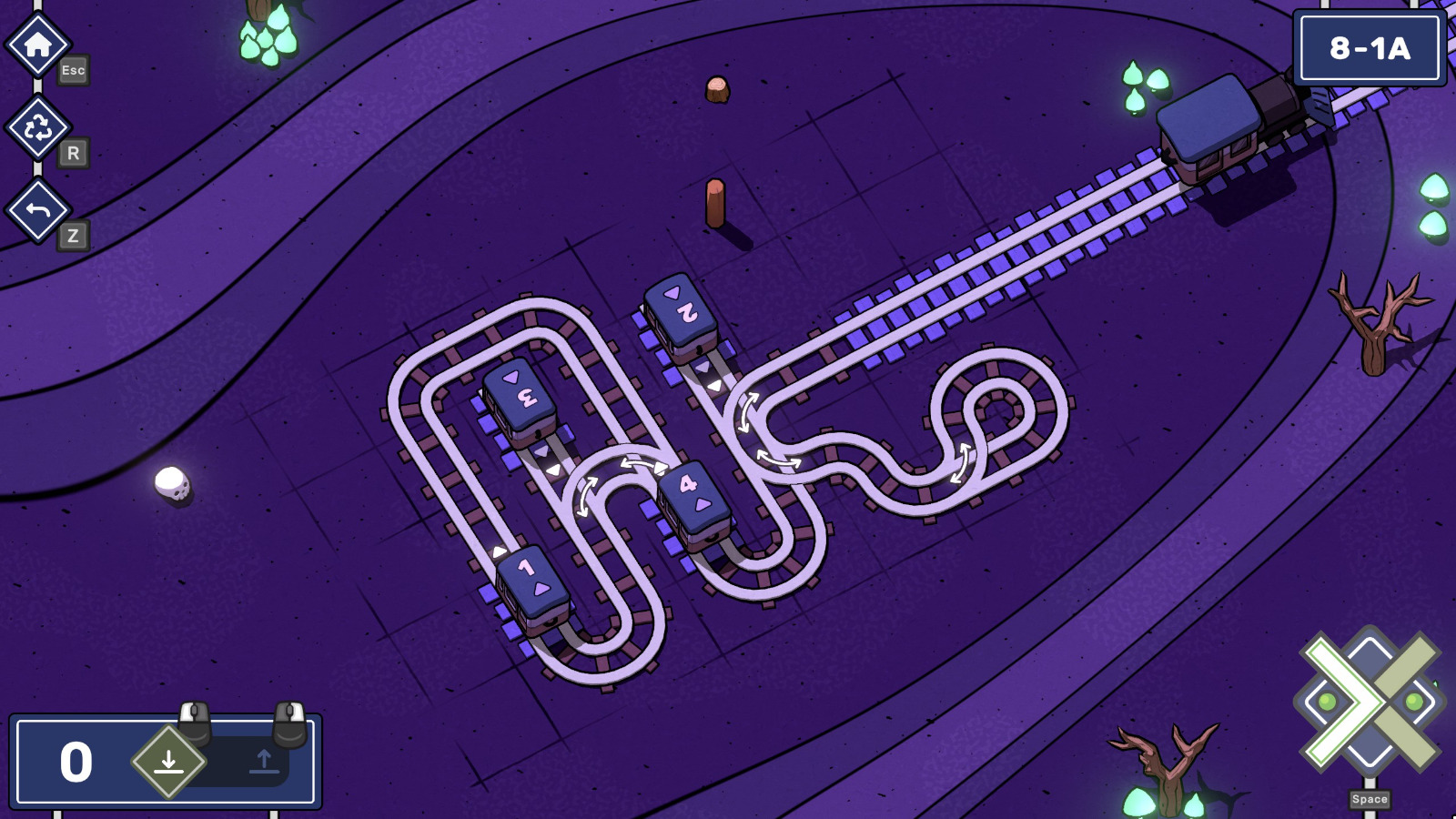Click the tree stump near the top
This screenshot has height=819, width=1456.
point(716,87)
